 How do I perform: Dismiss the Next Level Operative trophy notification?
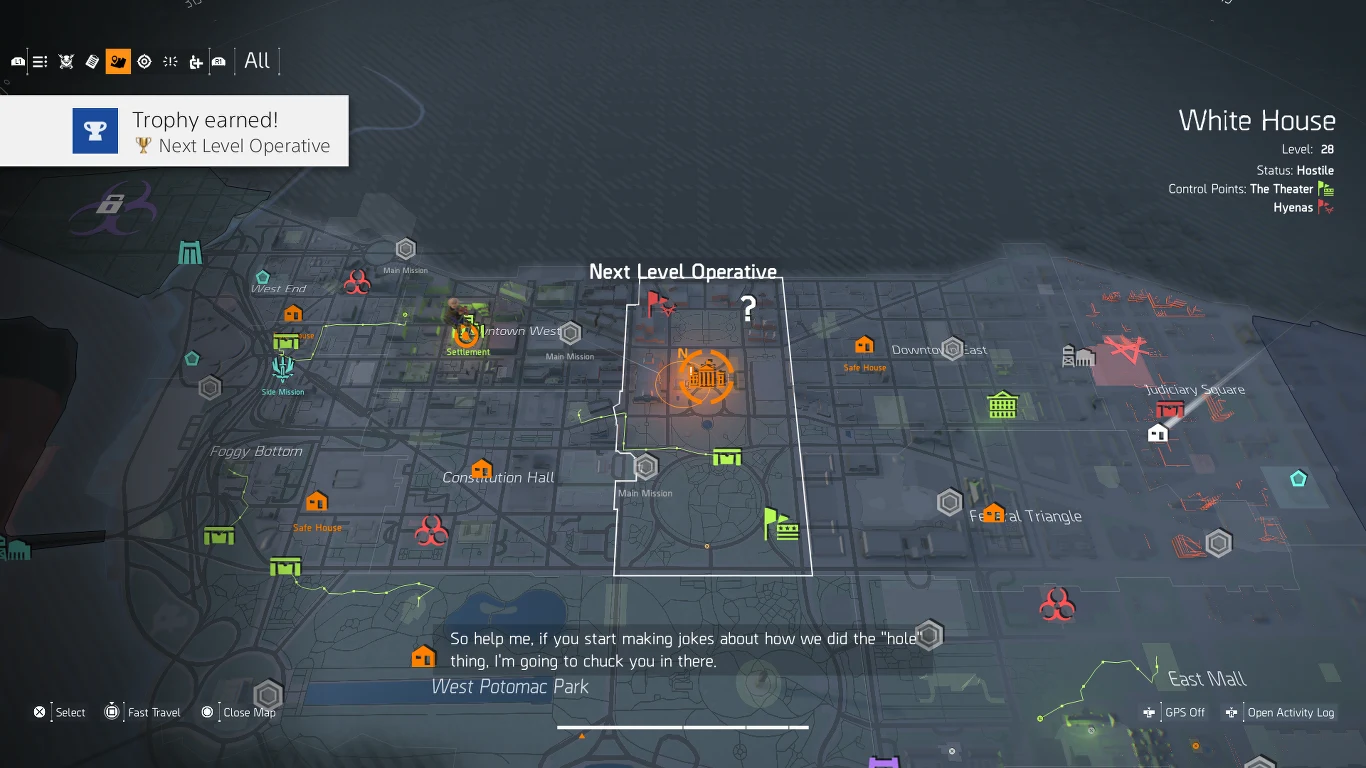(175, 130)
